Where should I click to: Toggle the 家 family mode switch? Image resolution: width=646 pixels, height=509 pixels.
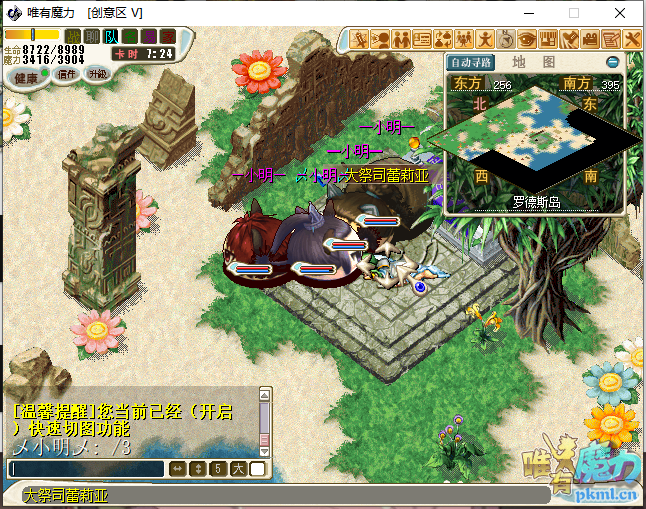point(168,37)
